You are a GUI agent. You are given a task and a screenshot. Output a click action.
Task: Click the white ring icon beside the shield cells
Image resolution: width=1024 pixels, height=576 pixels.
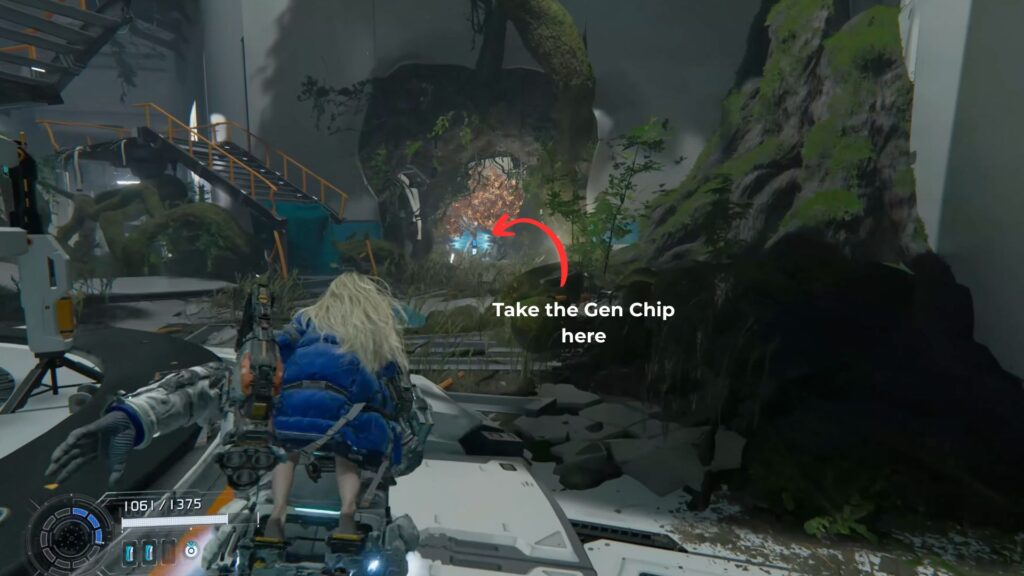point(190,549)
